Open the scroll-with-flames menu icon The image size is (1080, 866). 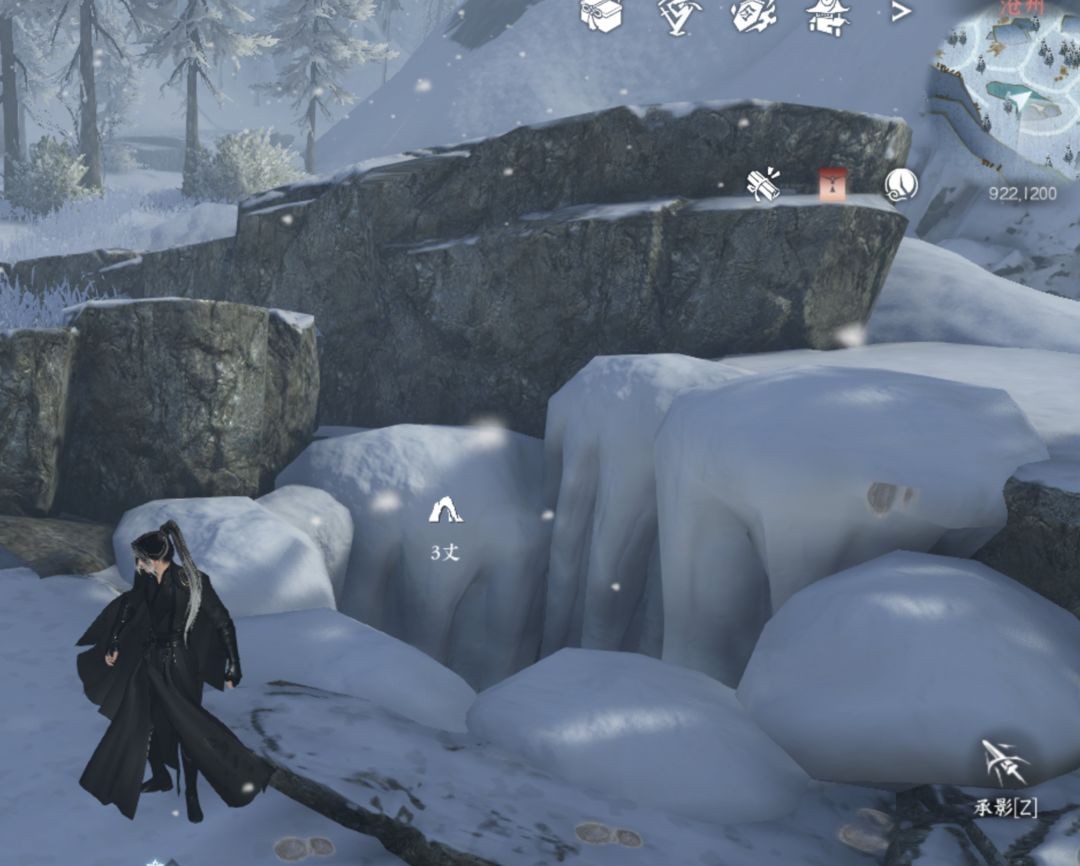754,14
